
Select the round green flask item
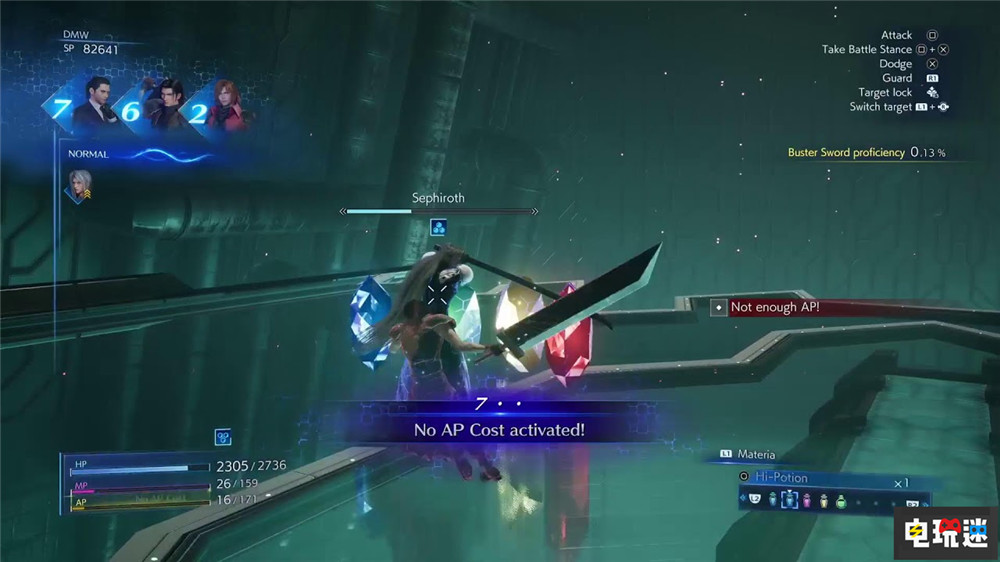point(841,500)
